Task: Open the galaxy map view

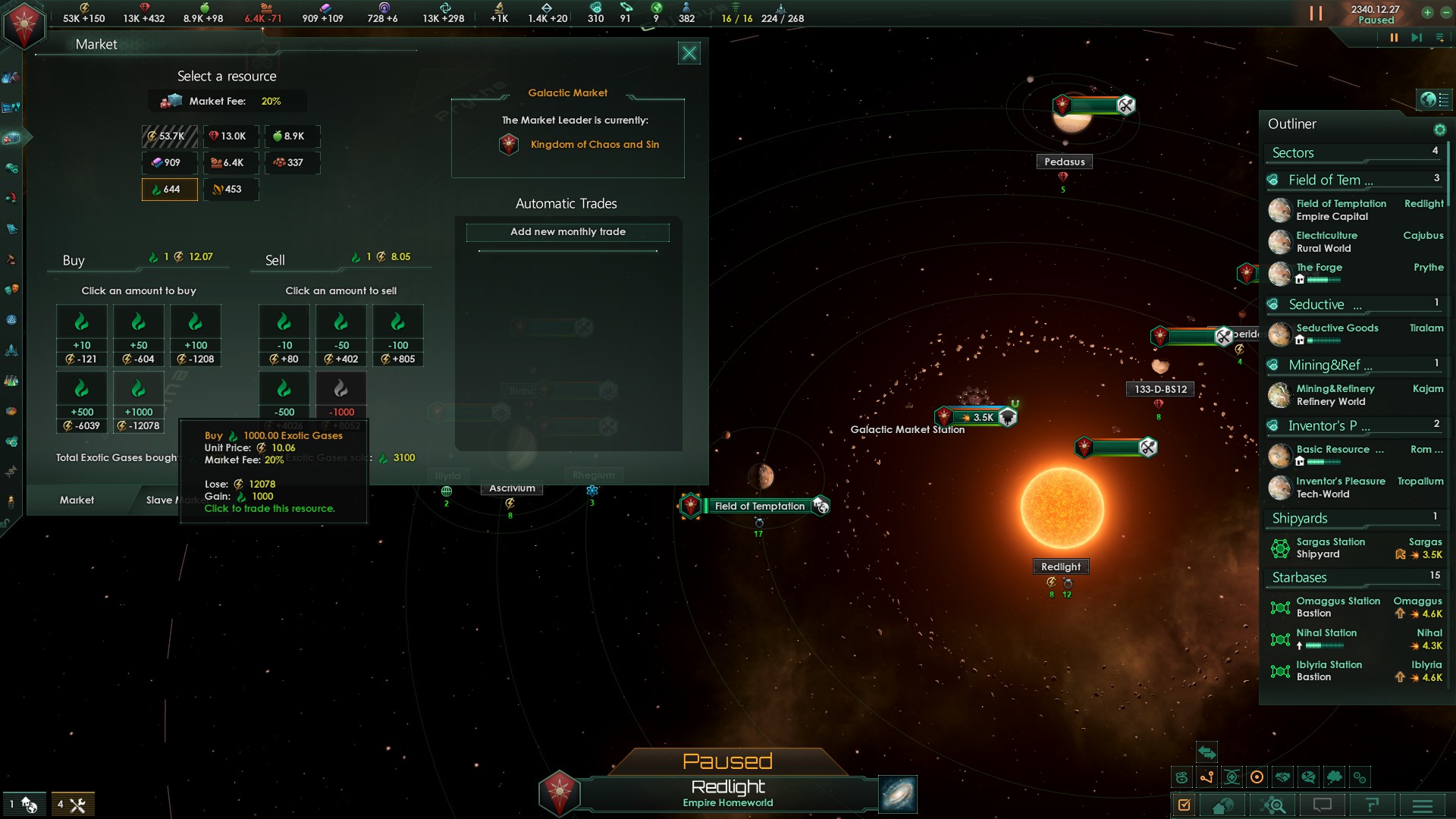Action: point(898,794)
